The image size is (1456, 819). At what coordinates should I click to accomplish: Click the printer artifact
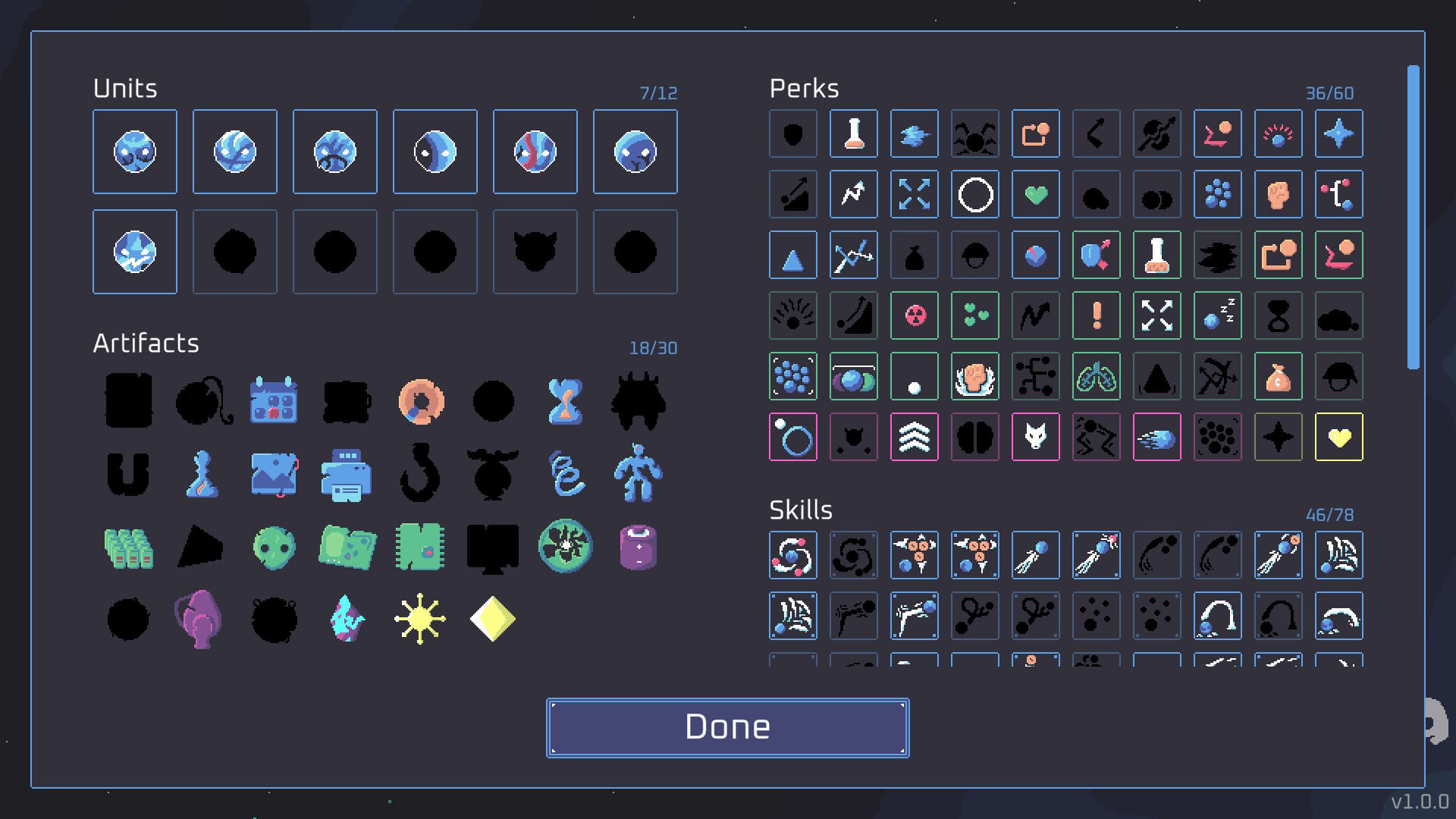tap(347, 474)
